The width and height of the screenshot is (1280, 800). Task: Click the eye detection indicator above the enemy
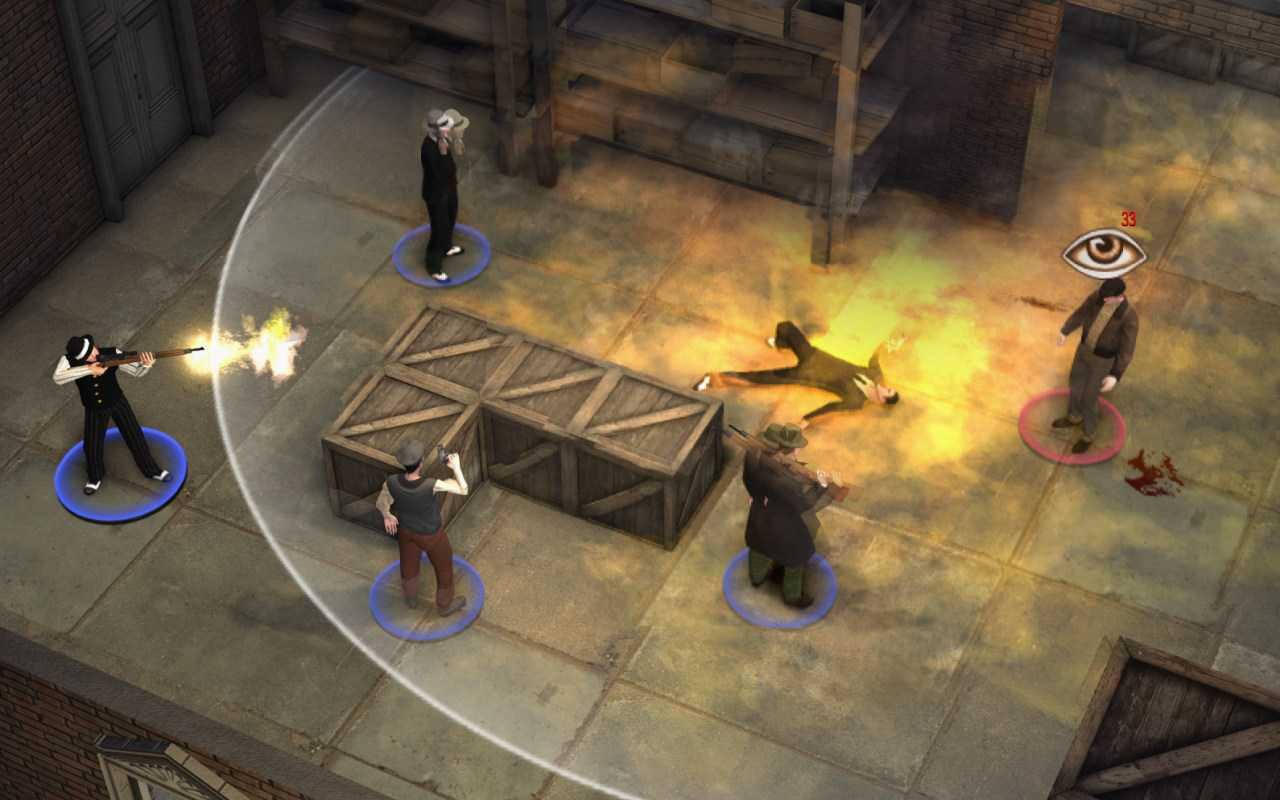[x=1101, y=252]
